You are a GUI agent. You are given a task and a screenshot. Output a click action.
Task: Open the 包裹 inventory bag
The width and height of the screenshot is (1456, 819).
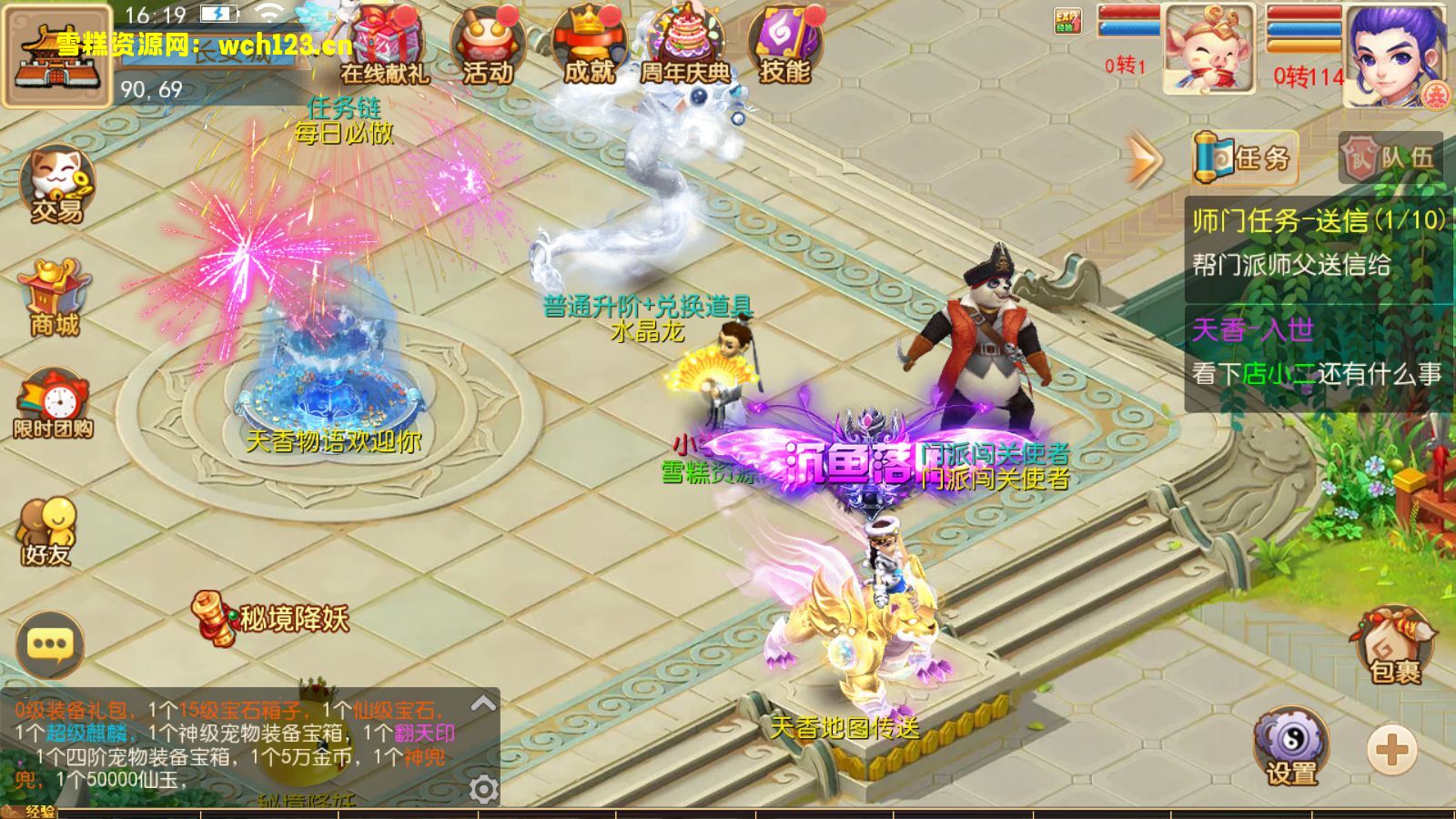(1395, 646)
